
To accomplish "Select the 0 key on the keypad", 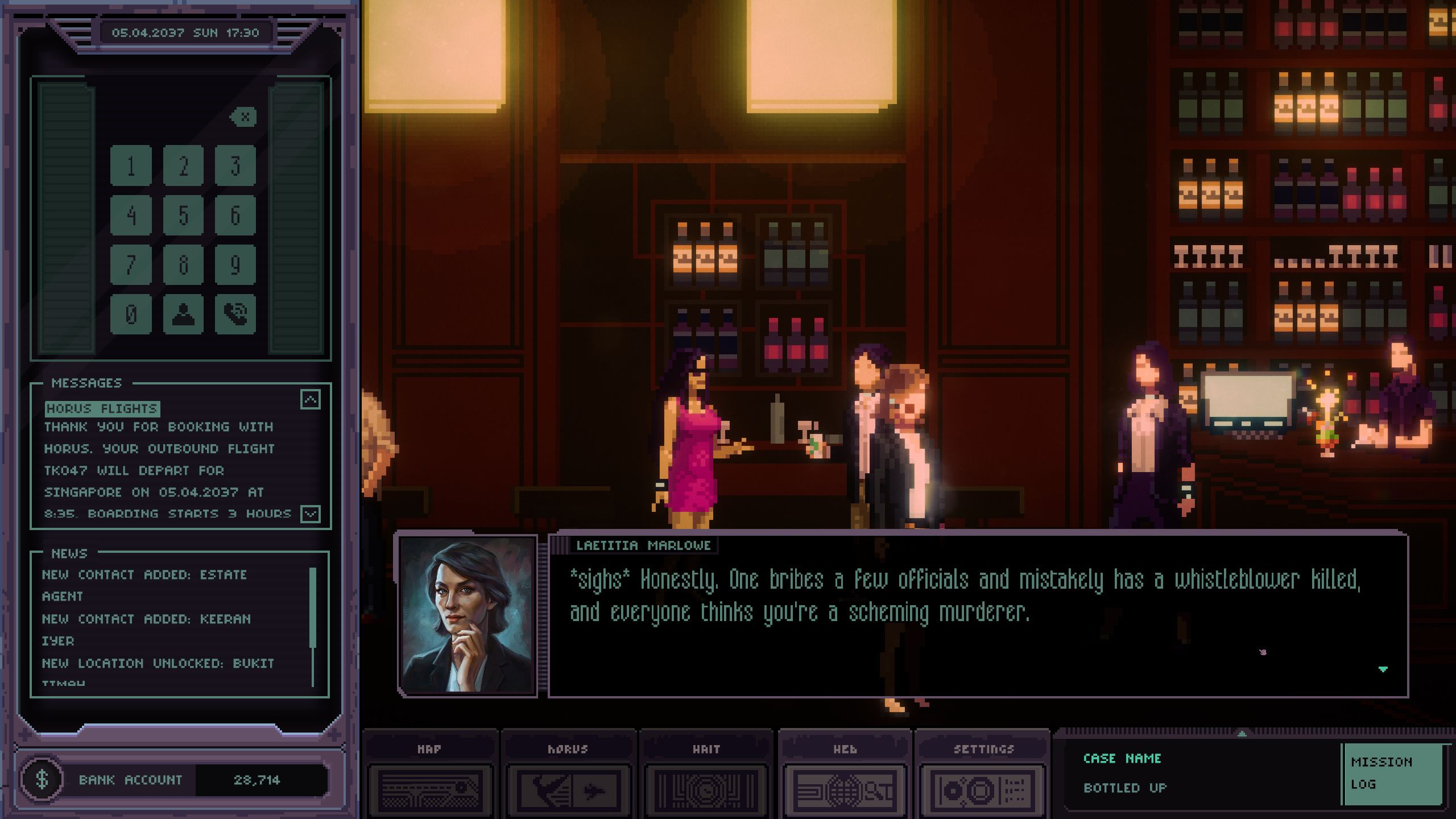I will [131, 314].
